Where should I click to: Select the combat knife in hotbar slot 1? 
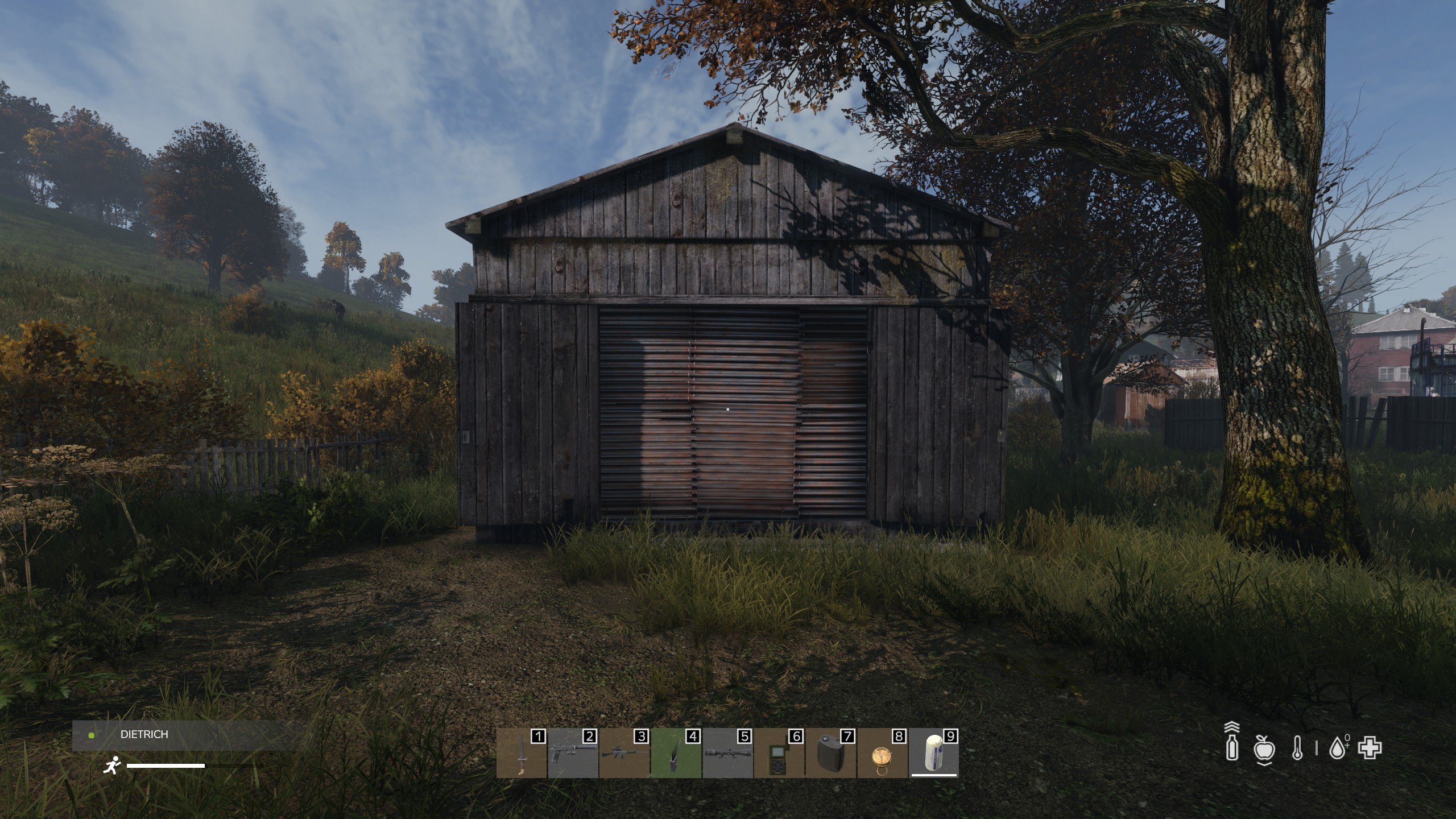[521, 754]
